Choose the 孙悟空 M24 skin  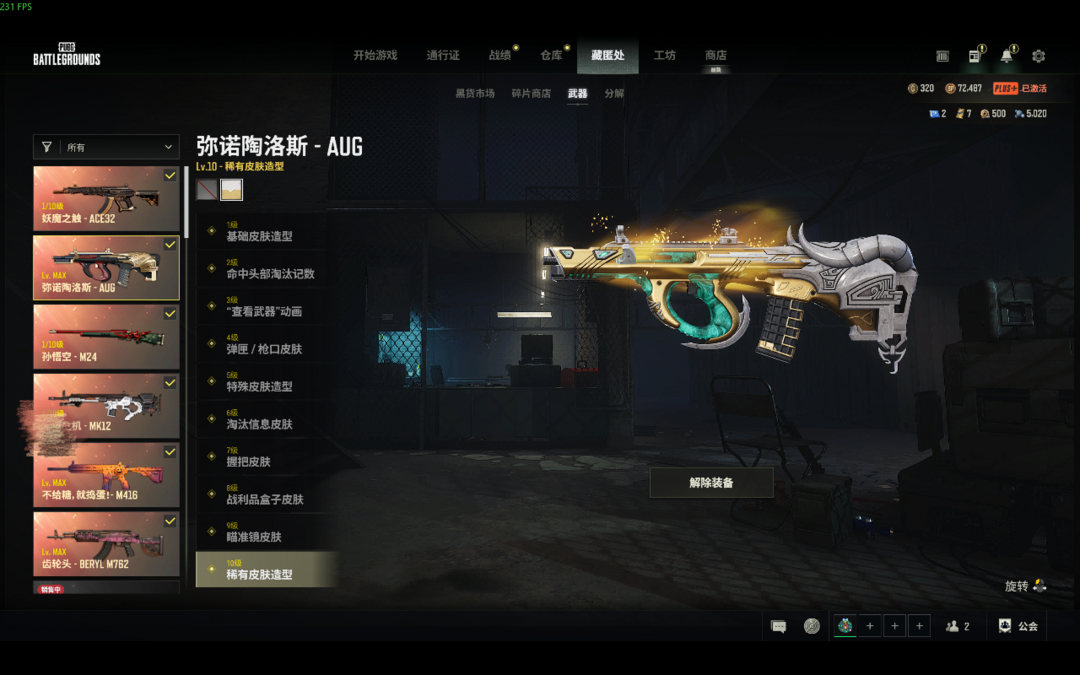click(106, 336)
